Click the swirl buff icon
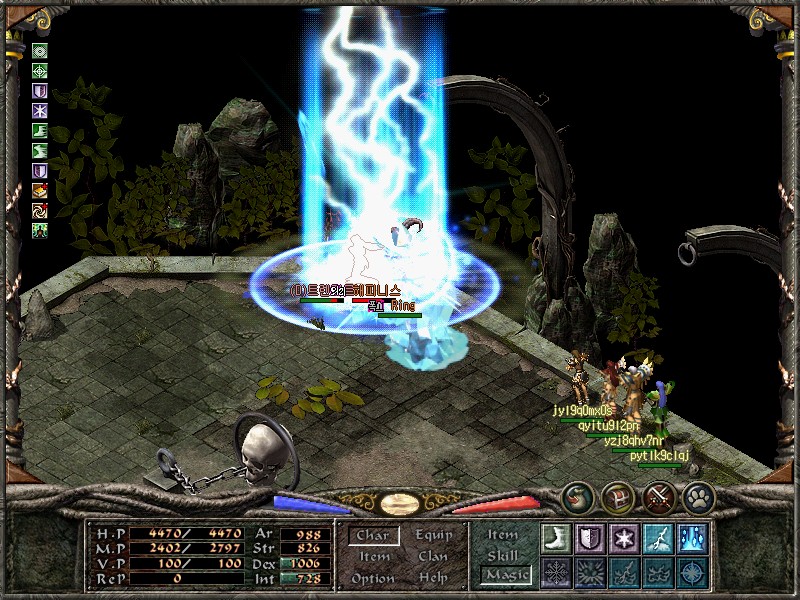This screenshot has height=600, width=800. tap(40, 210)
